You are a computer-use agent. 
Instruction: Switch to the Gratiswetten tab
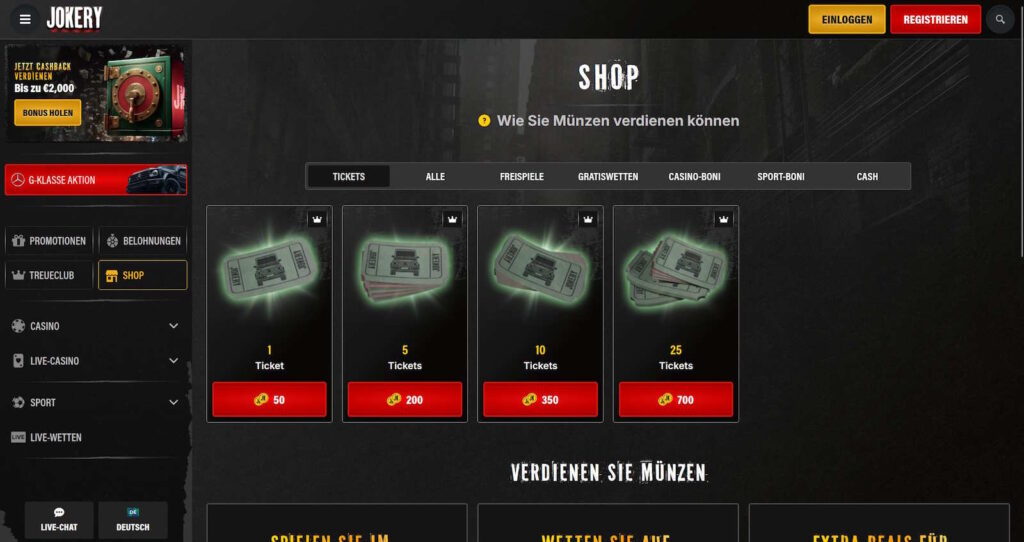608,177
